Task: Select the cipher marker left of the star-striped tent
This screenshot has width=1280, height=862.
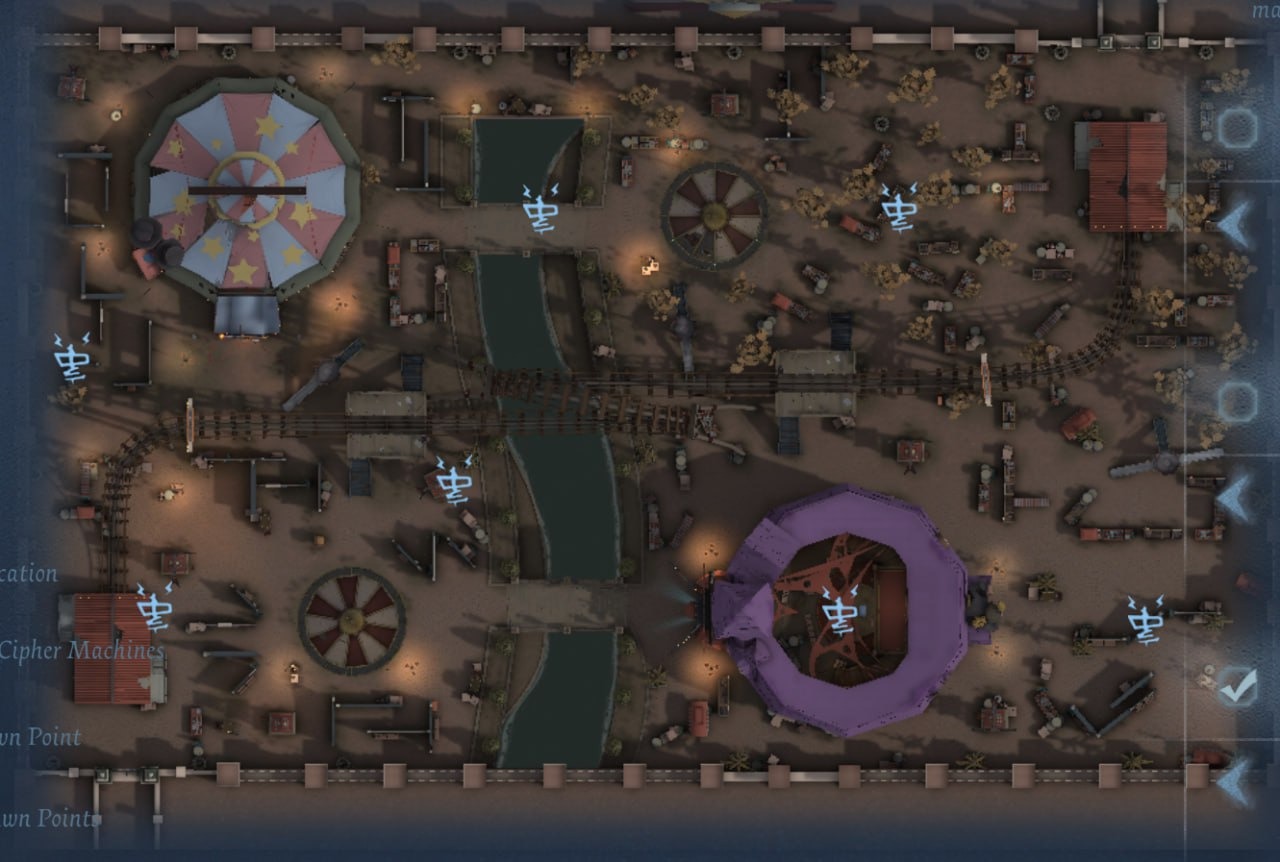Action: tap(73, 358)
